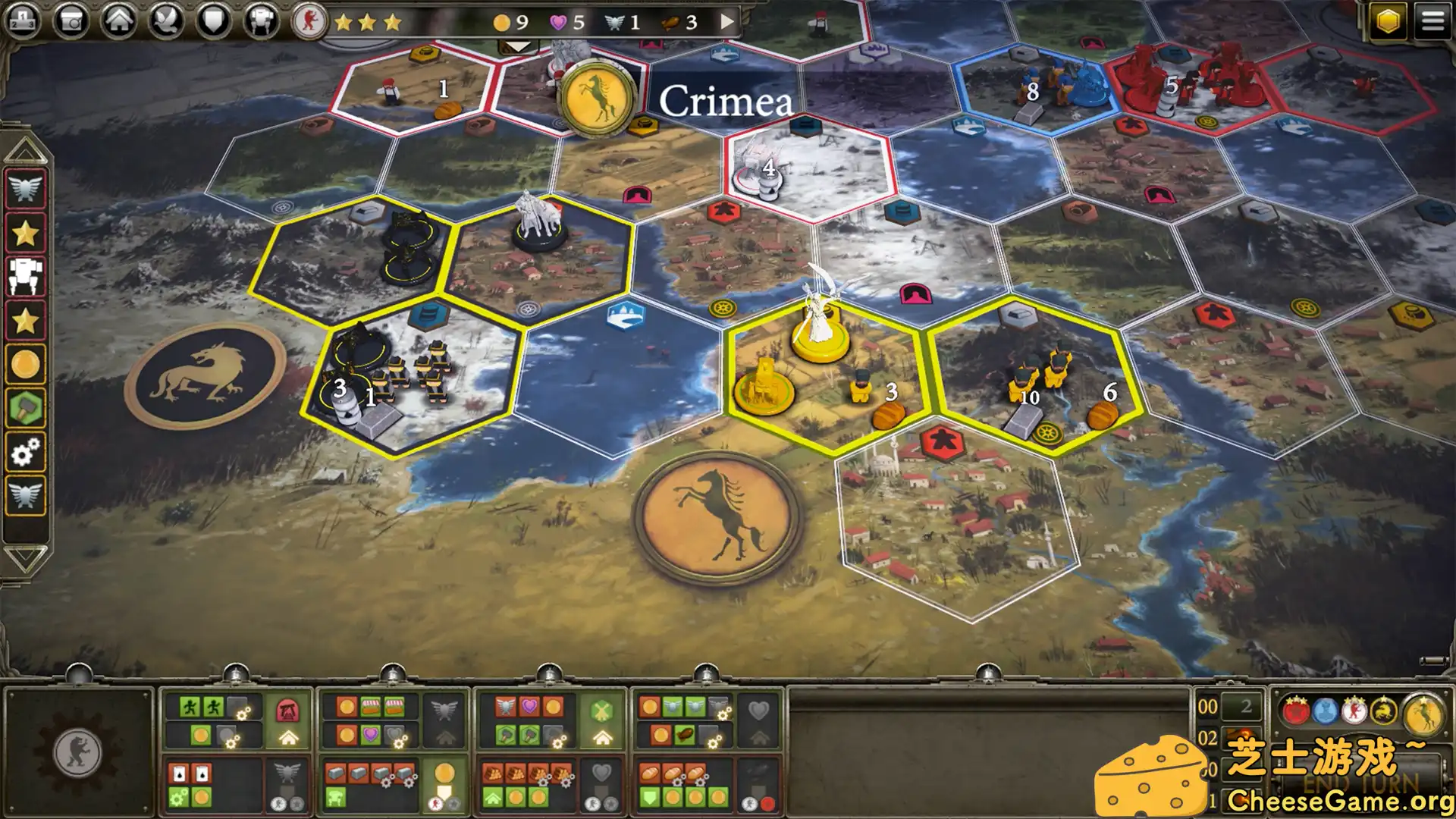The height and width of the screenshot is (819, 1456).
Task: Click the three gold stars progress display
Action: 369,23
